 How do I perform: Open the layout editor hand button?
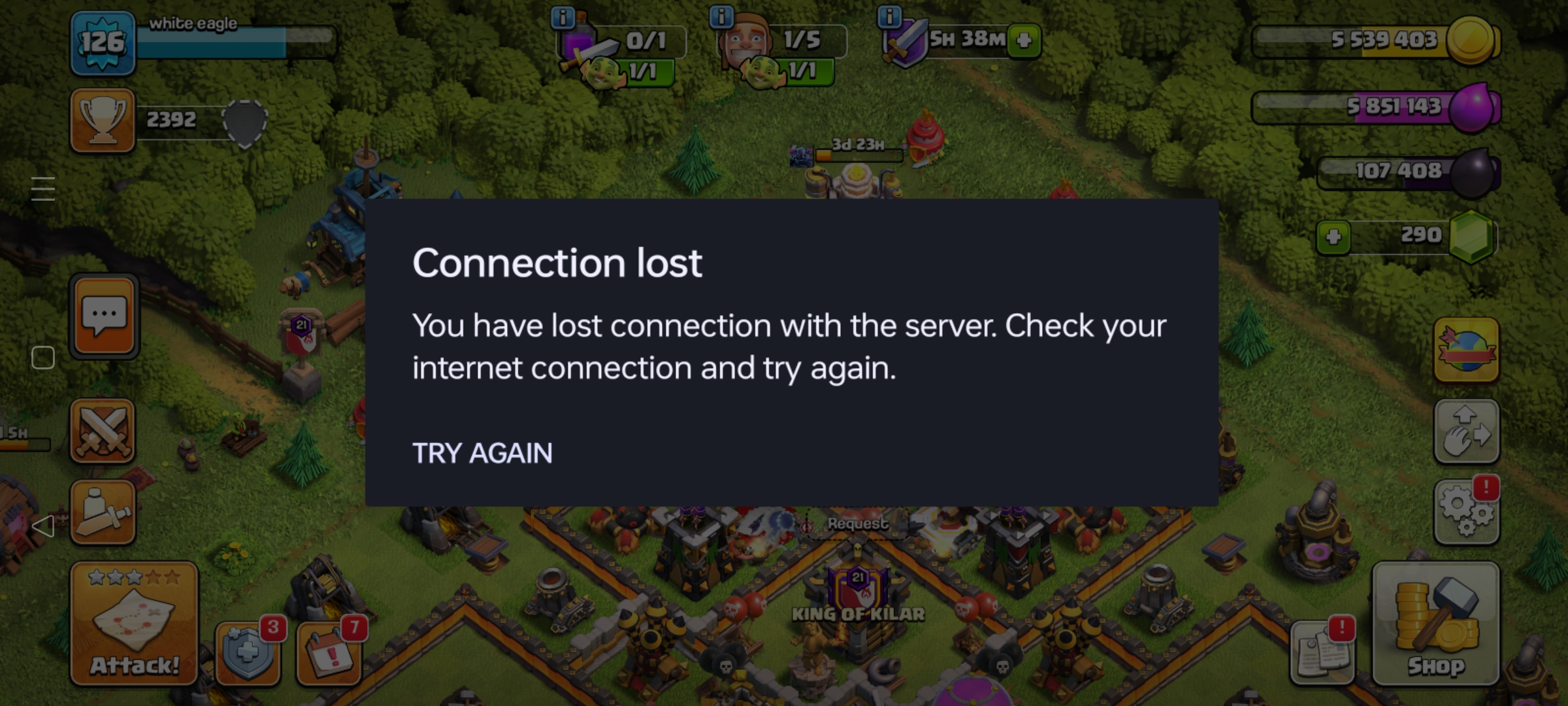(x=1466, y=431)
